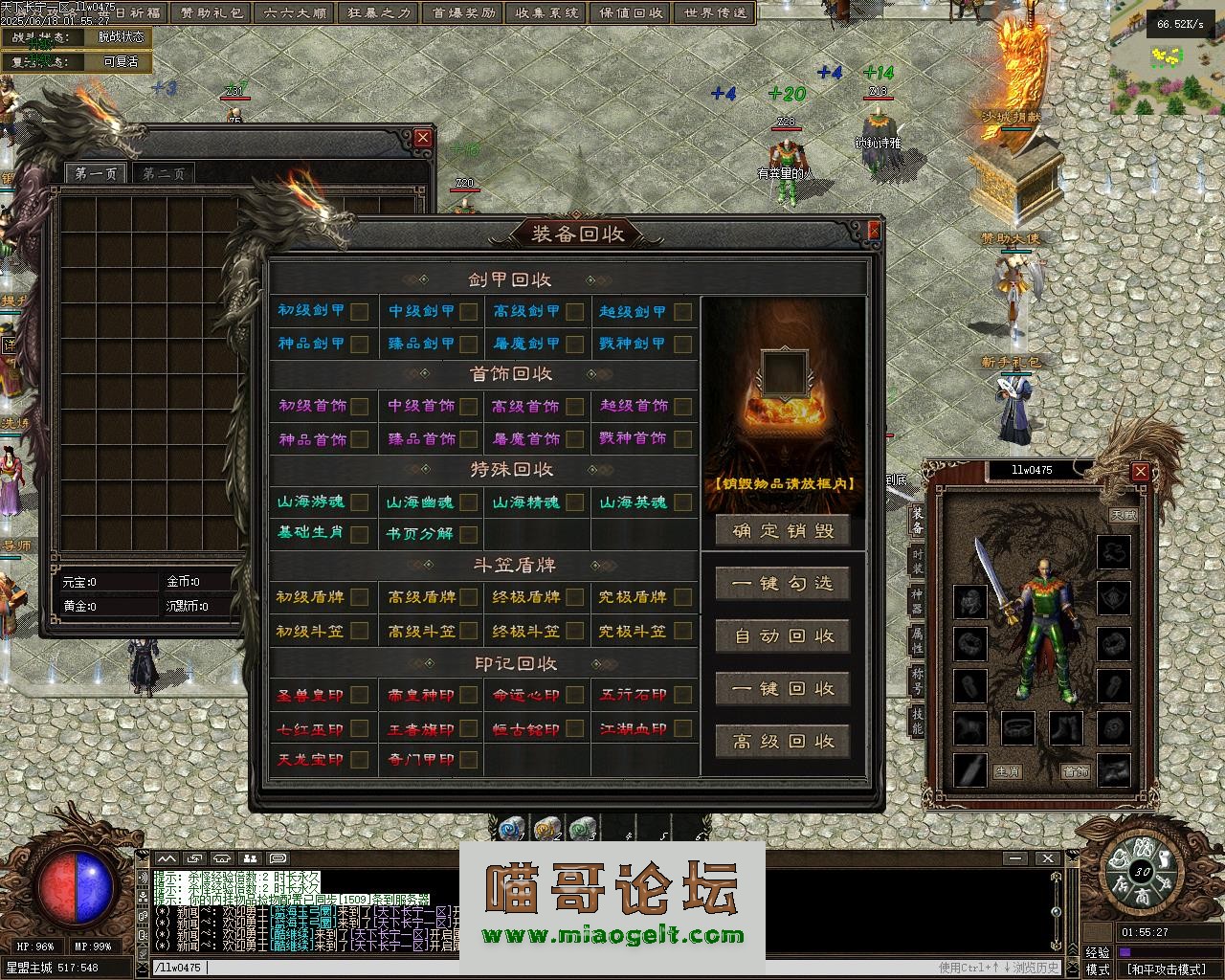
Task: Click the minimap in the corner
Action: pyautogui.click(x=1168, y=72)
